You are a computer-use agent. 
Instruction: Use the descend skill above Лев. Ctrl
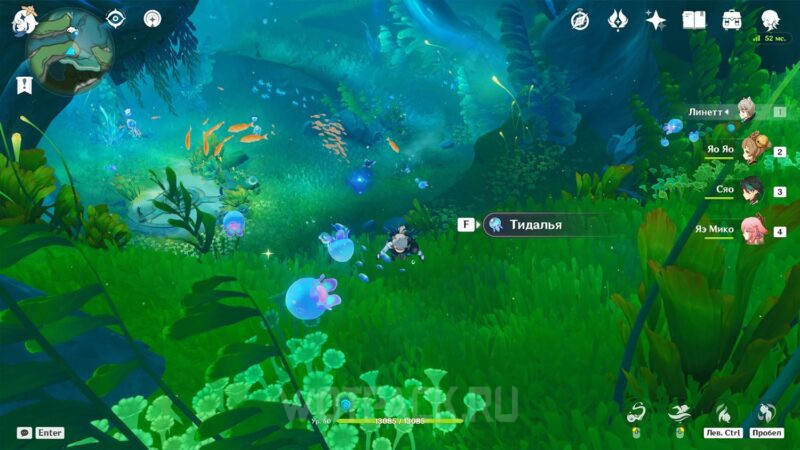click(723, 412)
